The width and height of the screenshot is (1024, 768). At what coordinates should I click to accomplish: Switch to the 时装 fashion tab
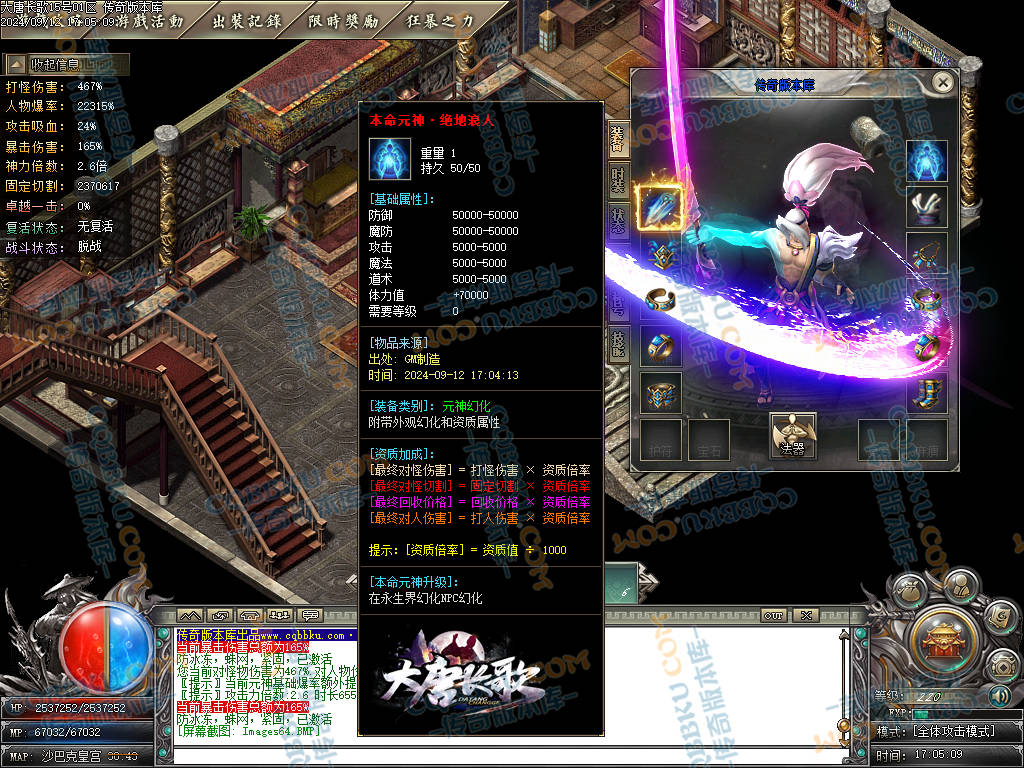(618, 180)
